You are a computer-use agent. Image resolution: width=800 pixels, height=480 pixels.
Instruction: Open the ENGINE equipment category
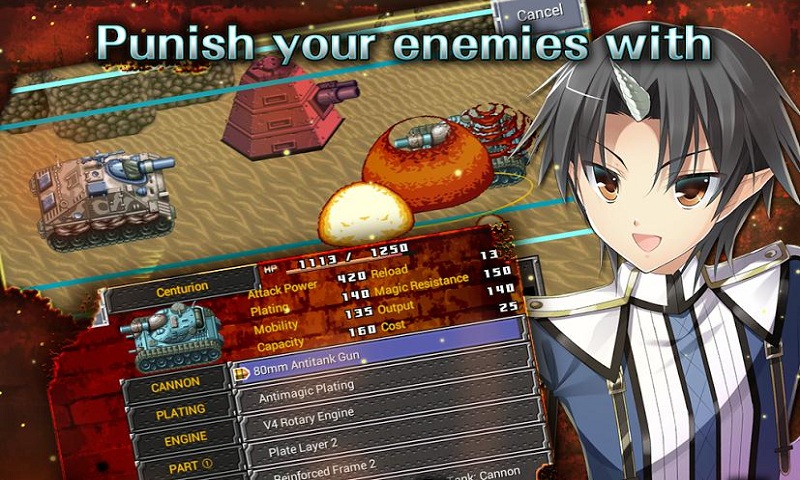pos(183,438)
